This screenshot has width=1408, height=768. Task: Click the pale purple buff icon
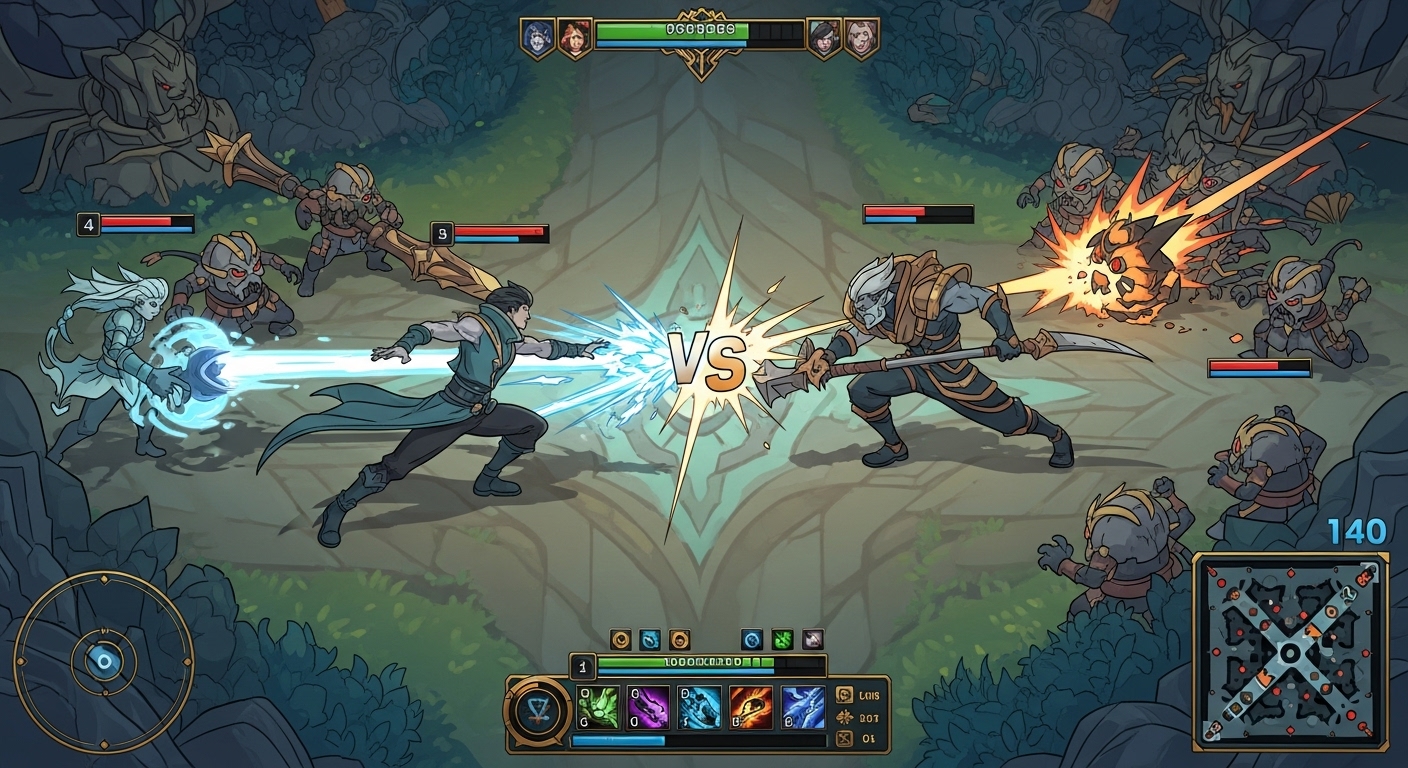812,639
